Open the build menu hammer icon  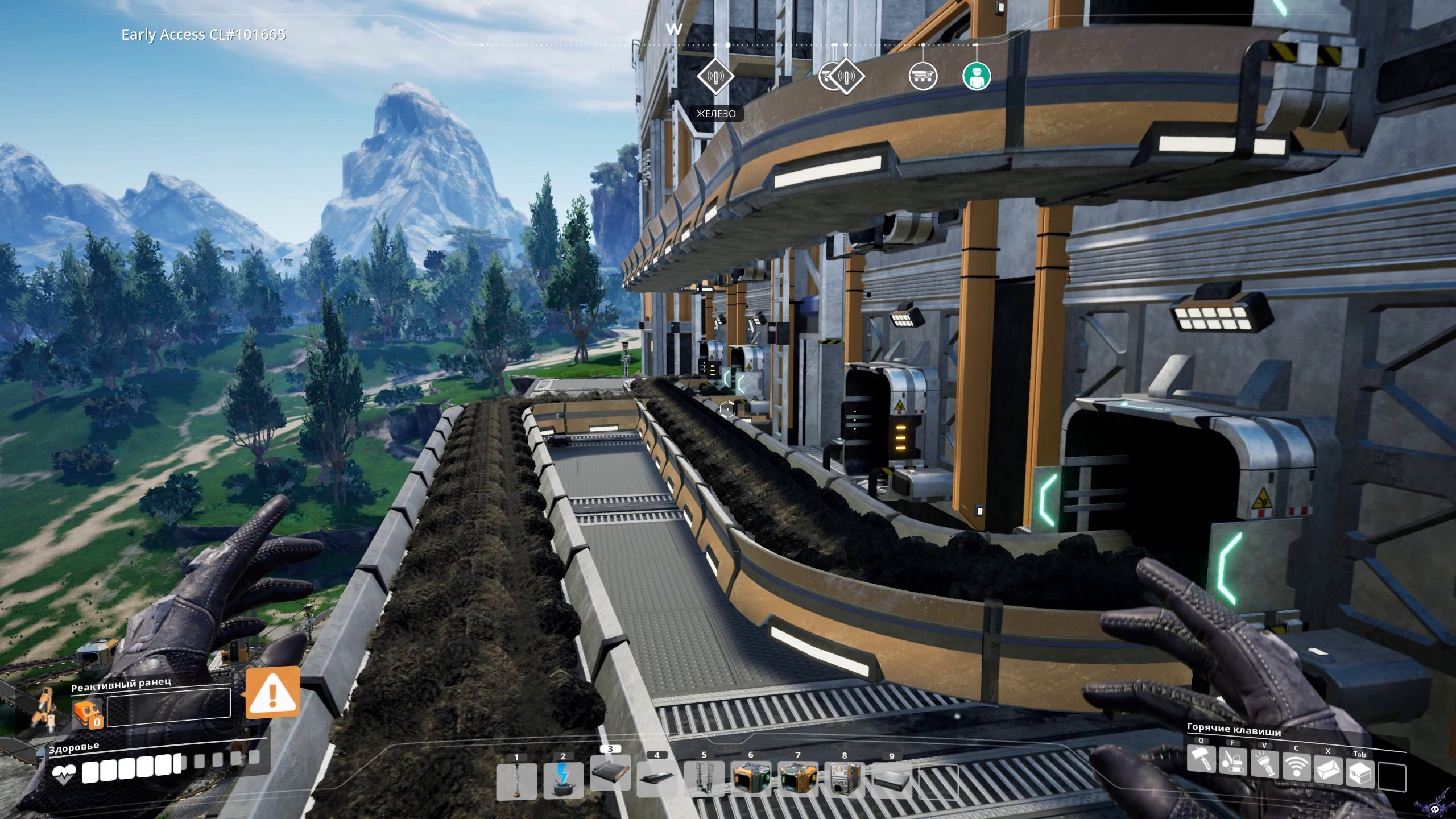(1201, 774)
